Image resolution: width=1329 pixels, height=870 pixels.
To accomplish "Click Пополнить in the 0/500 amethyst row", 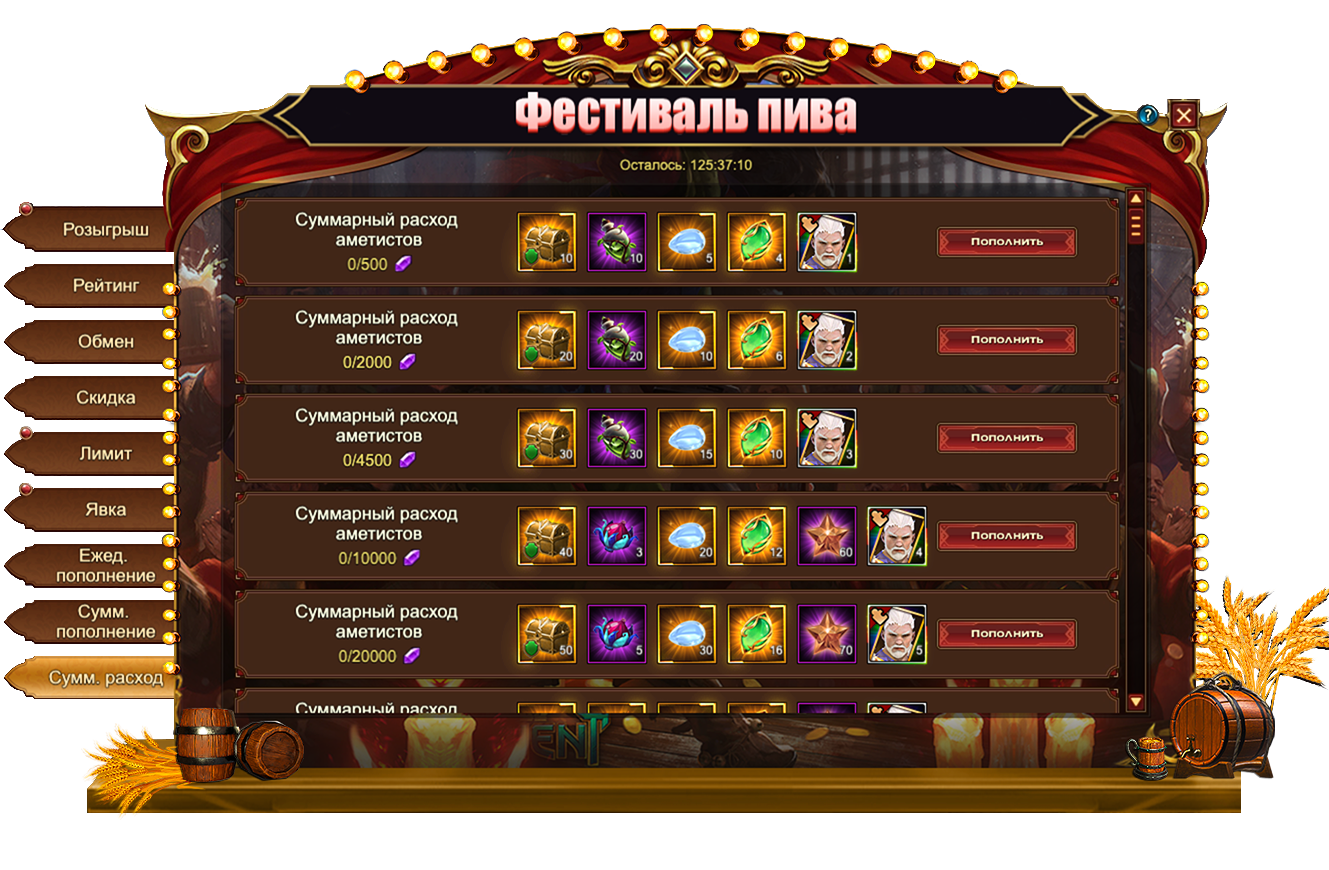I will (1006, 241).
